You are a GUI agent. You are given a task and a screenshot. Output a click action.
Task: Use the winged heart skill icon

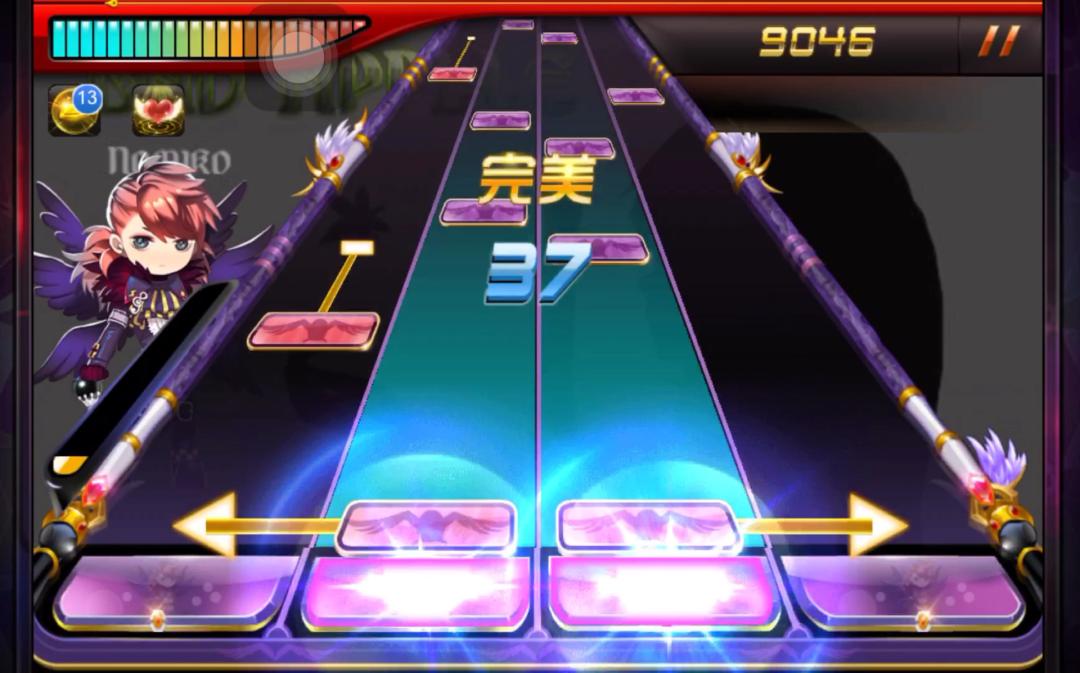158,111
